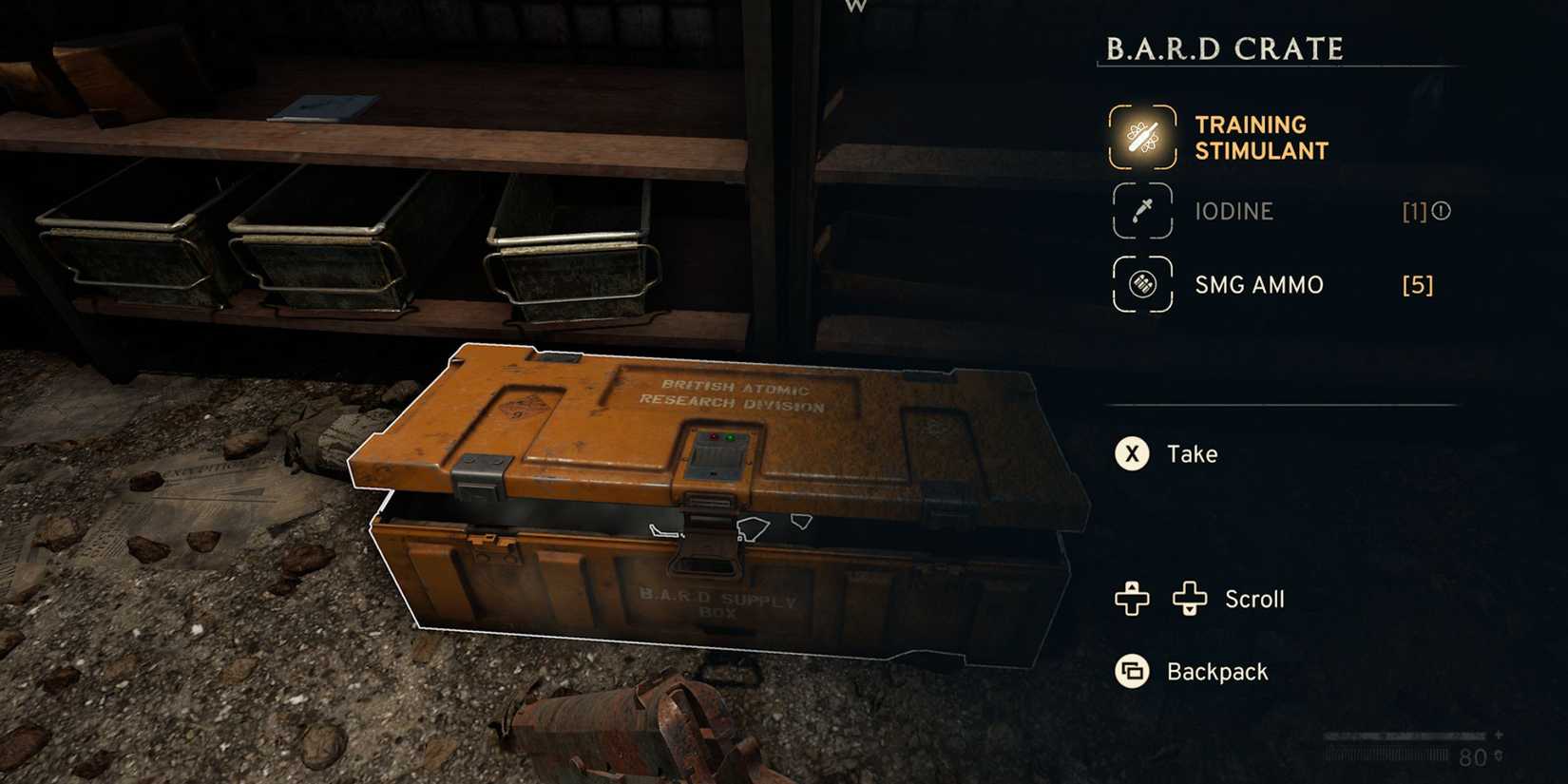Open the Backpack by clicking its label
Image resolution: width=1568 pixels, height=784 pixels.
coord(1216,671)
